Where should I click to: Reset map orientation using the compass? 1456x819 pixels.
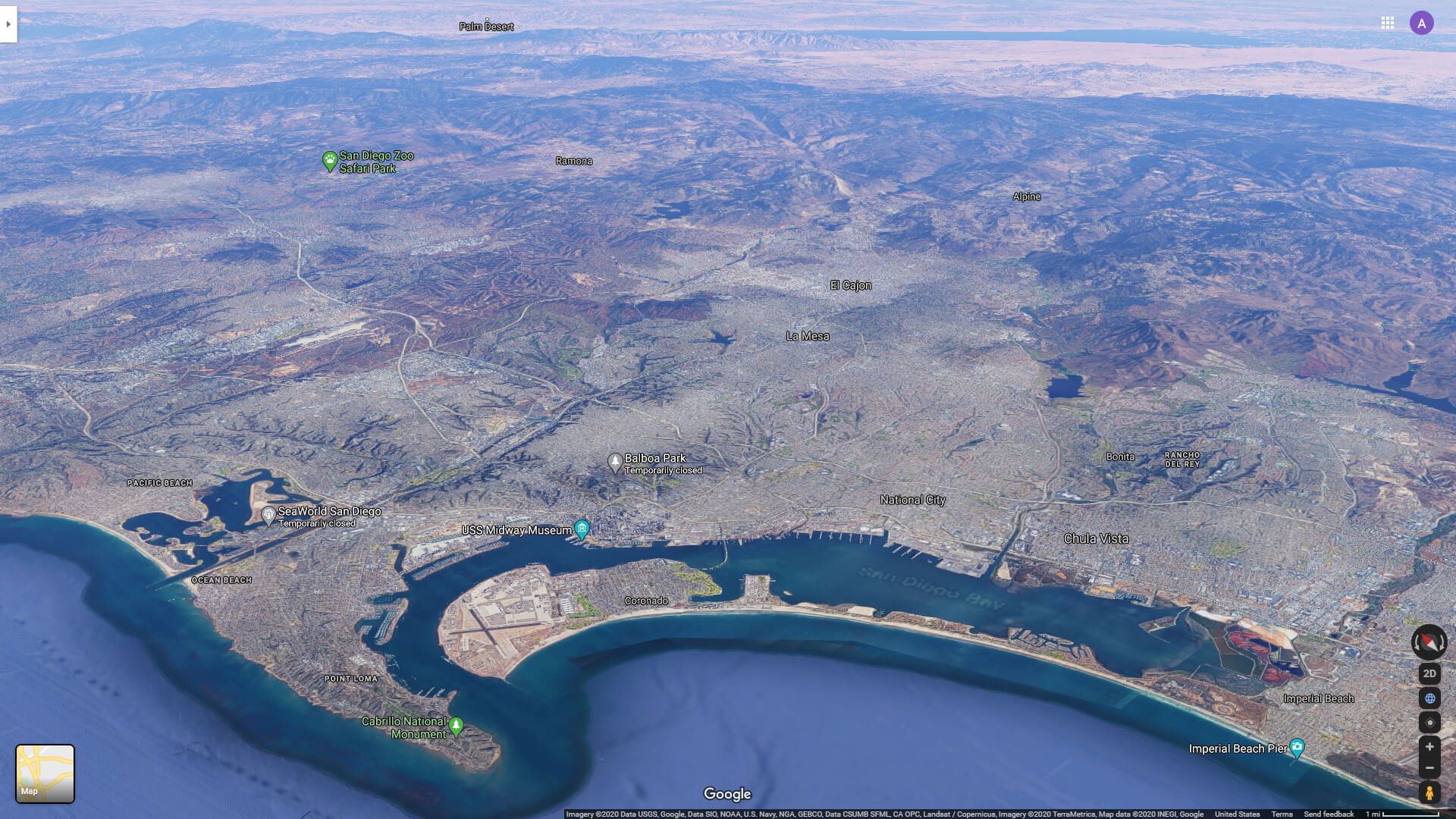pos(1429,643)
